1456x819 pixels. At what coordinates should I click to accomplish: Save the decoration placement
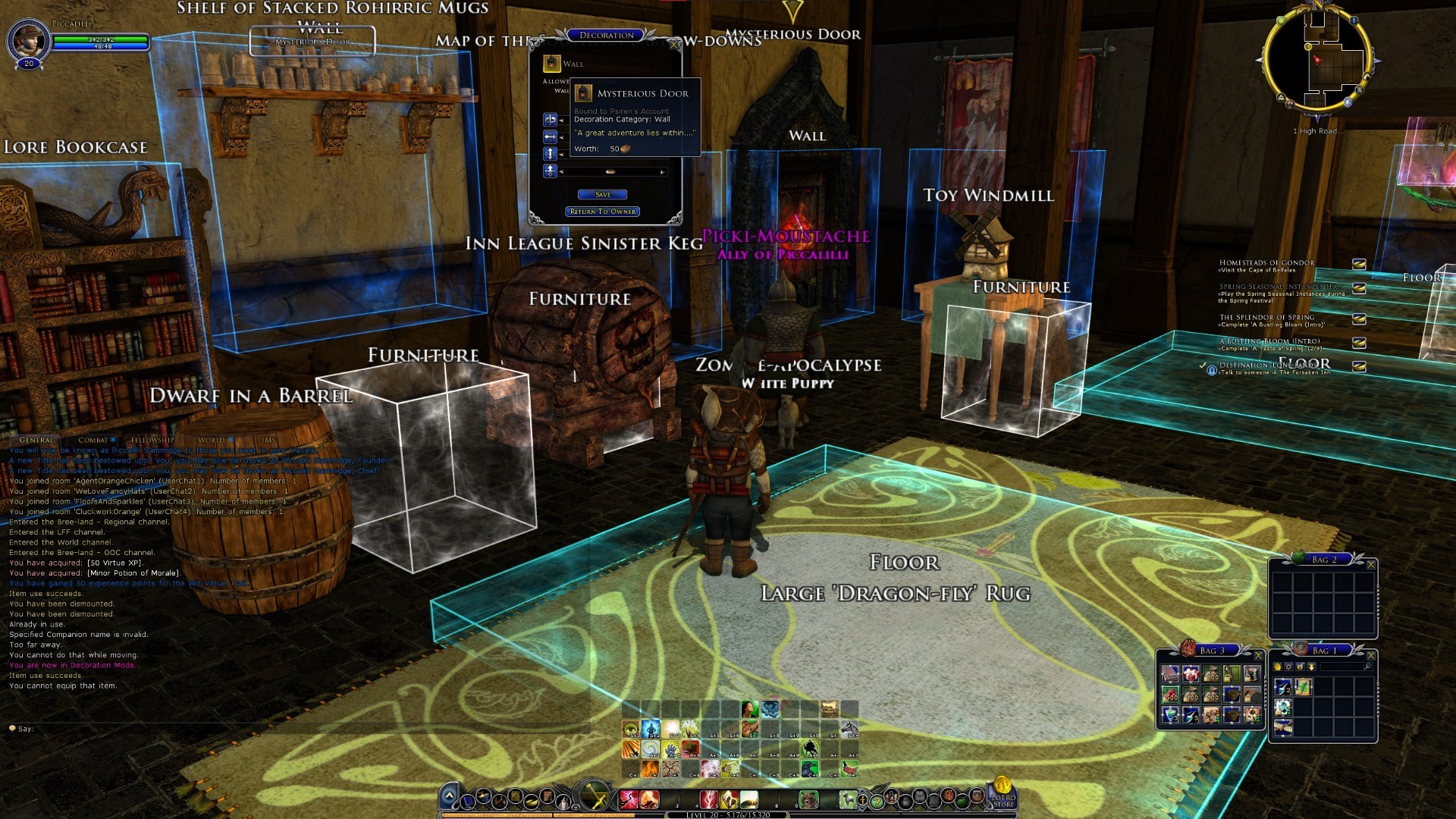coord(602,195)
